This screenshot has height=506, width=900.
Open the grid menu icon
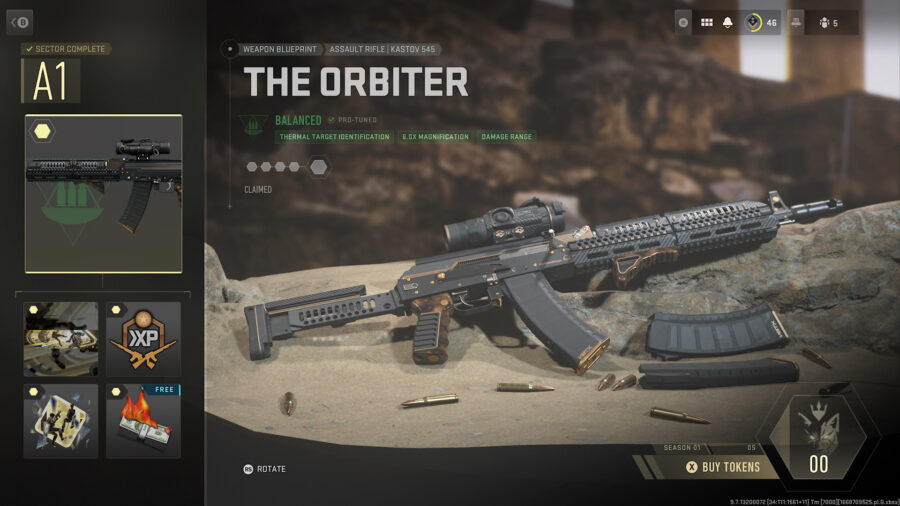(x=706, y=22)
